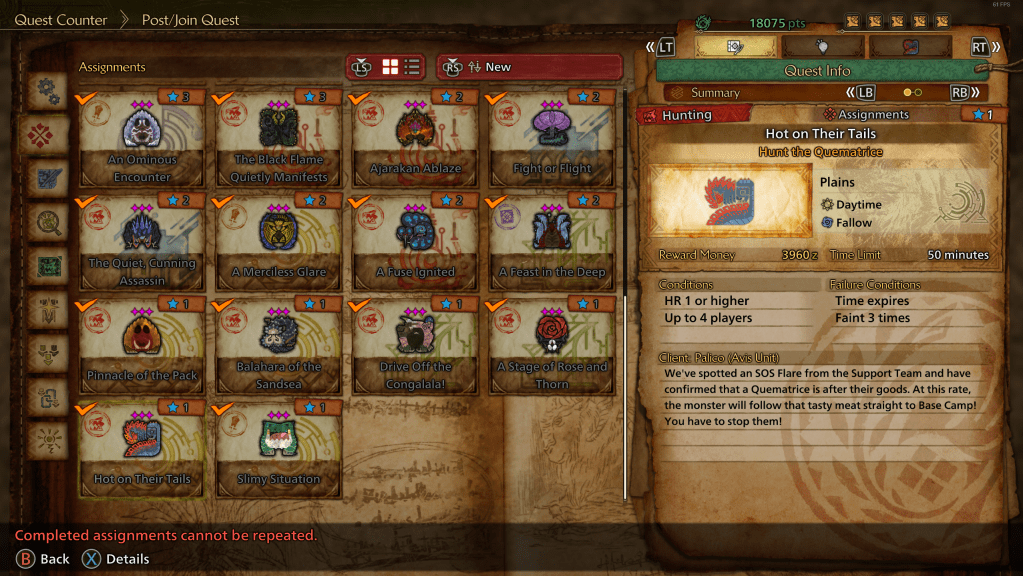
Task: Choose The Black Flame Quietly Manifests quest
Action: click(x=279, y=139)
